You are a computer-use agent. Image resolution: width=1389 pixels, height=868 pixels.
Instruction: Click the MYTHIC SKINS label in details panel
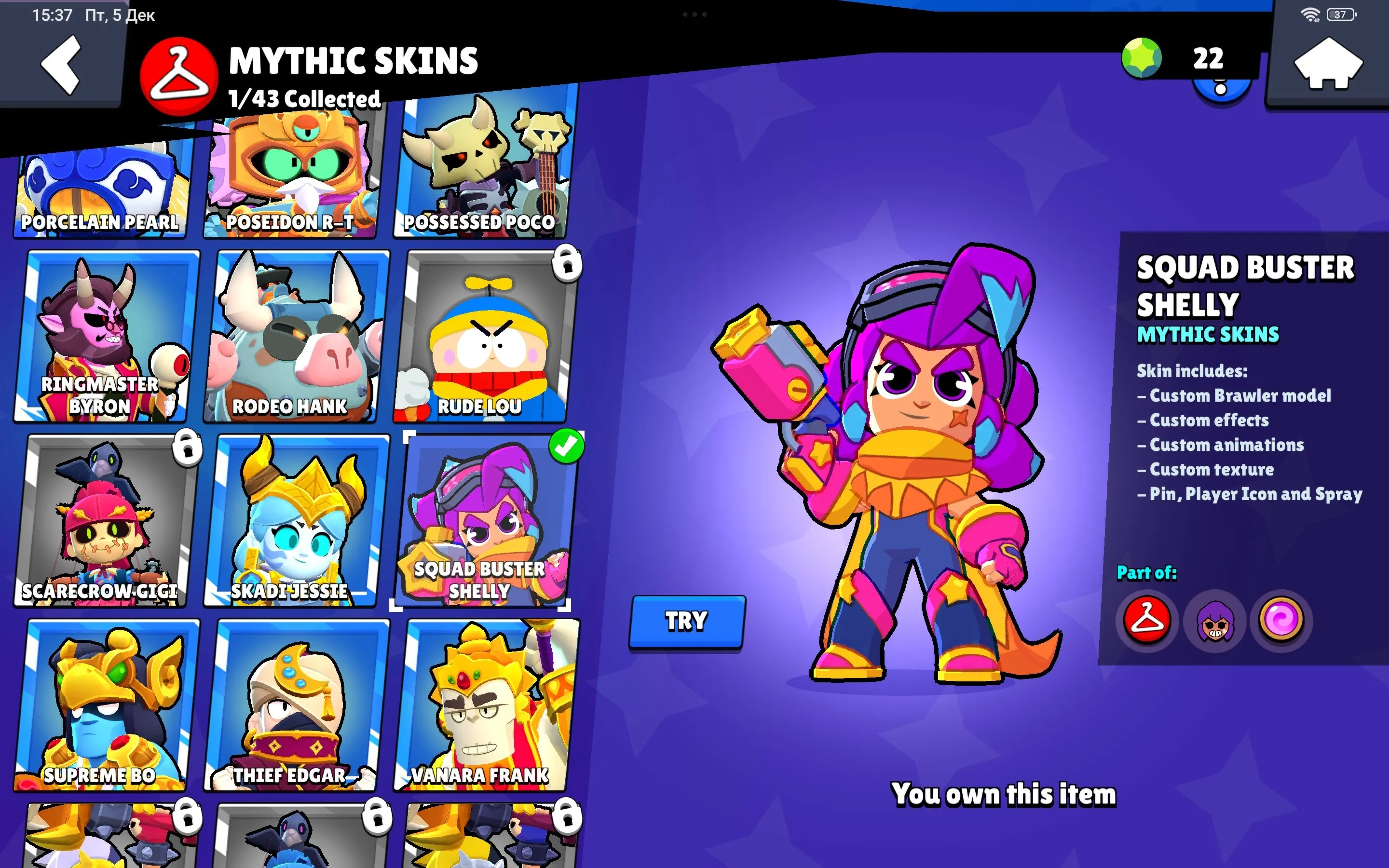(1208, 334)
